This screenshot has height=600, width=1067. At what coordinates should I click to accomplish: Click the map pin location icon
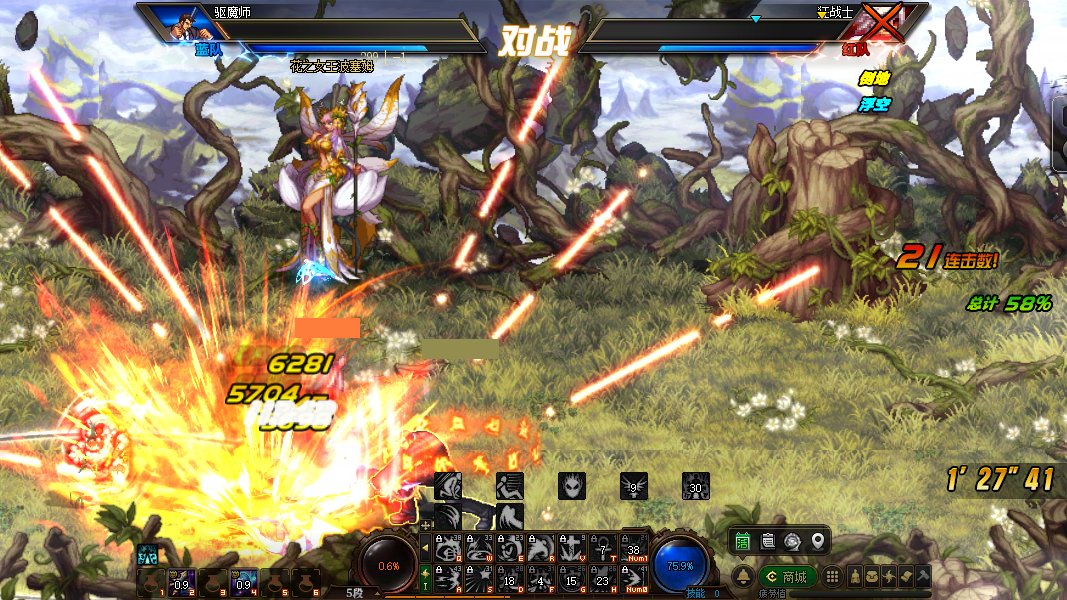click(x=818, y=541)
